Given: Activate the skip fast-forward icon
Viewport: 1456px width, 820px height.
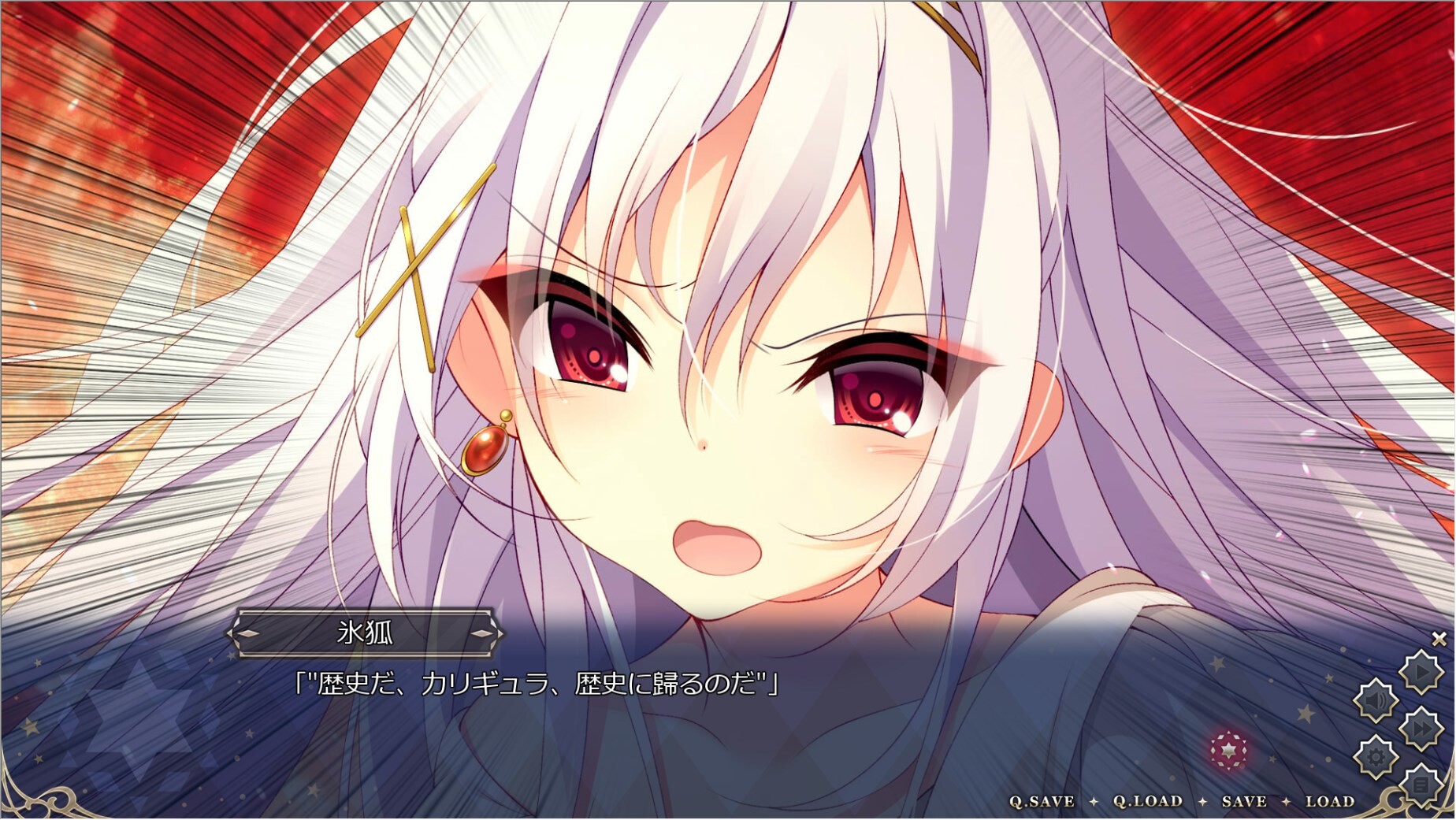Looking at the screenshot, I should [x=1420, y=727].
